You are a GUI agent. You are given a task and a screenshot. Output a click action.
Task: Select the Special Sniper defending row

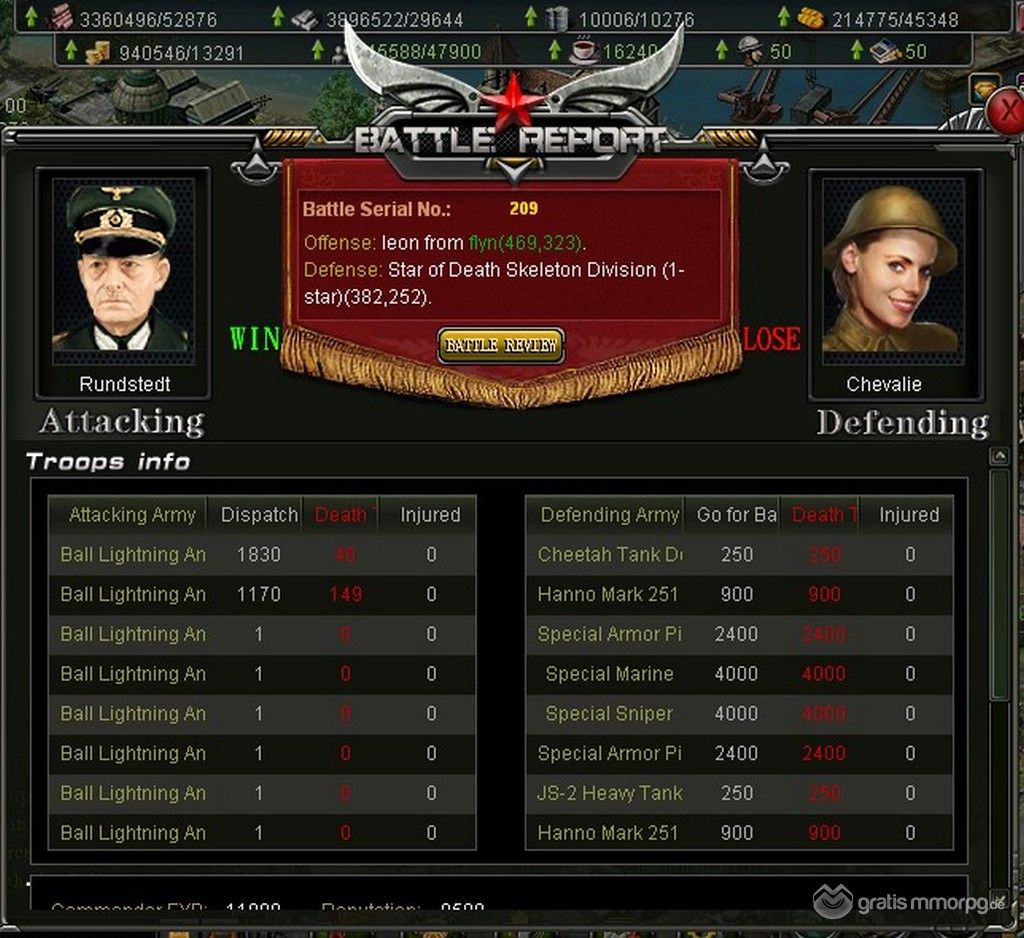[x=610, y=714]
